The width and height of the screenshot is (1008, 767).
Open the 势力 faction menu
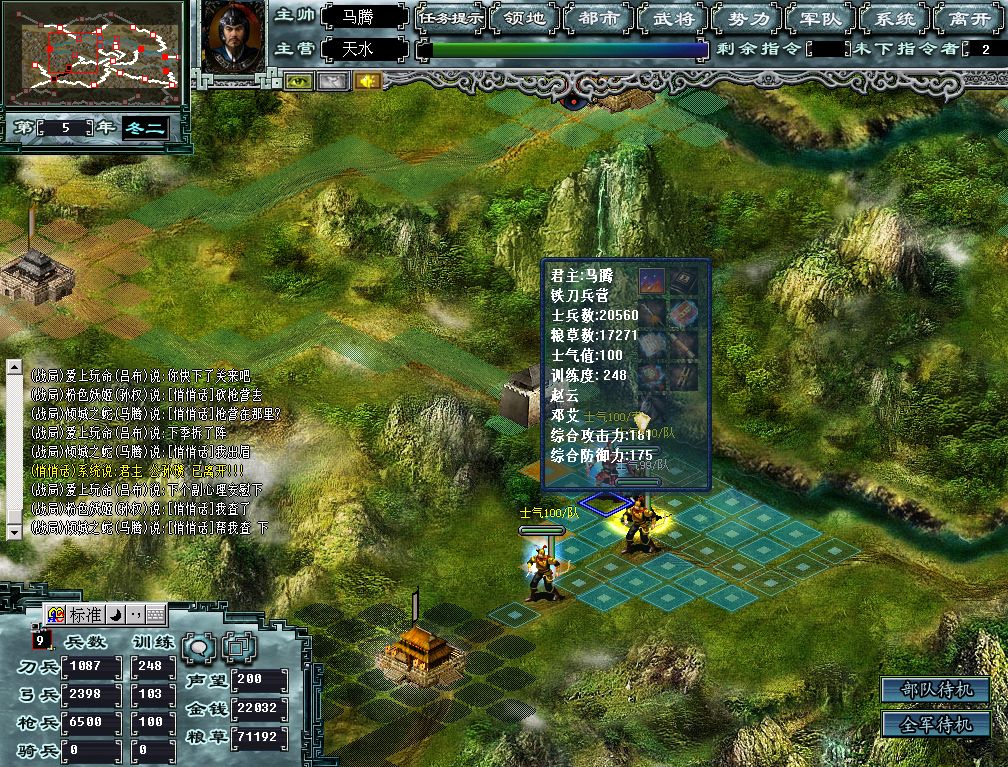pos(746,18)
